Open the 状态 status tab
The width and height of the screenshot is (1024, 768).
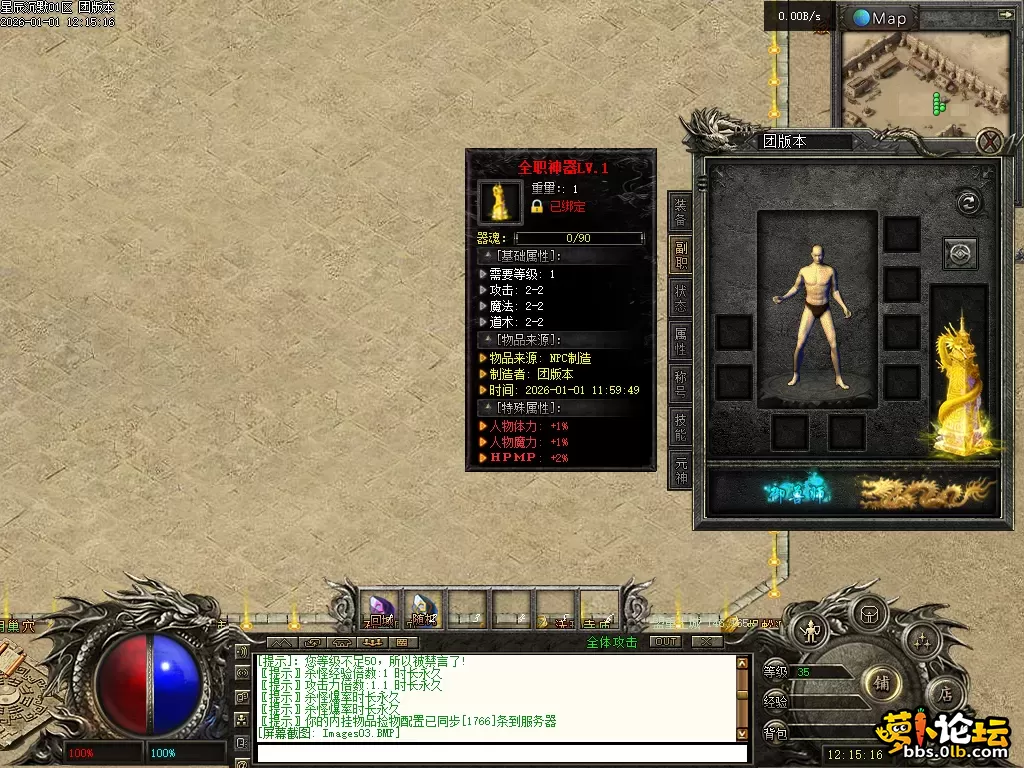[x=680, y=297]
